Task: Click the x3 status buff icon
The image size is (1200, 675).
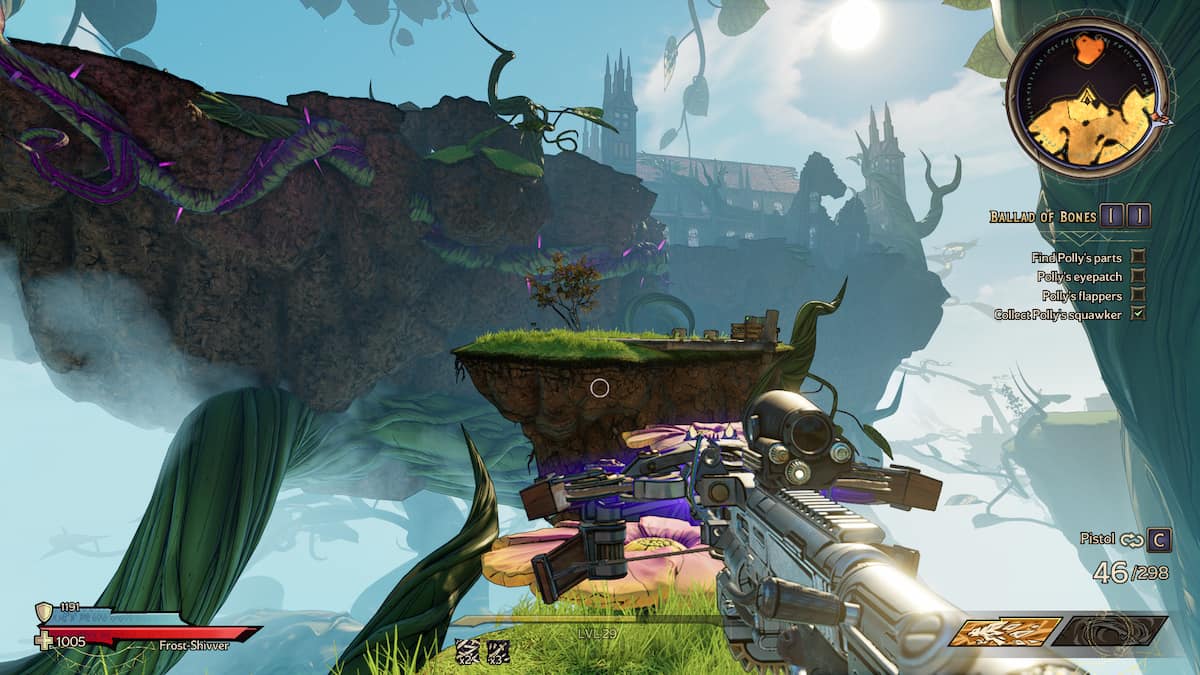Action: click(498, 651)
